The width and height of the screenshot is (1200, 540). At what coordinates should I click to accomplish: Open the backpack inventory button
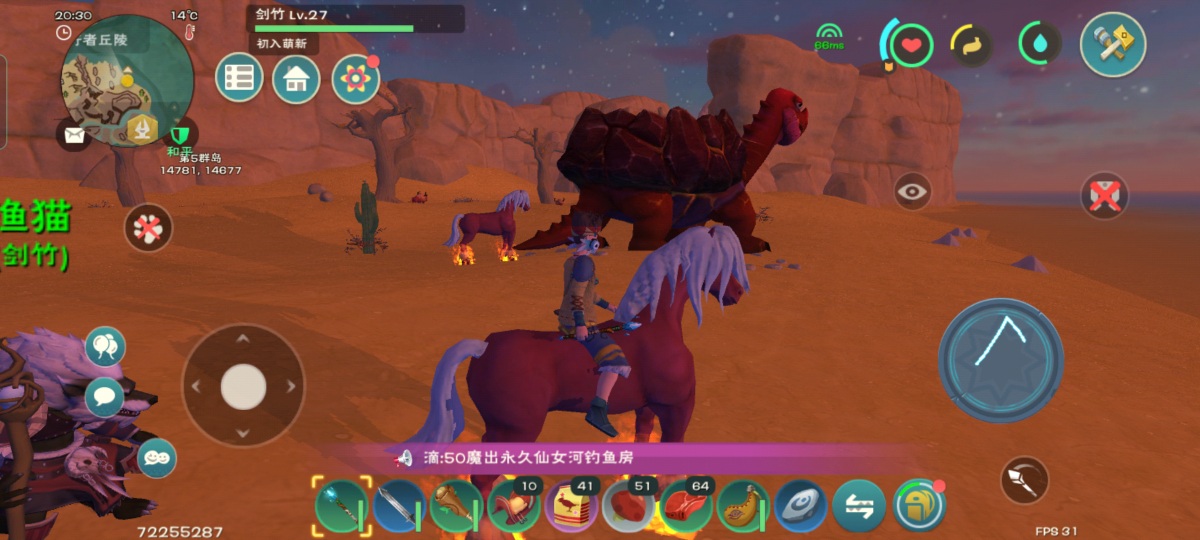[x=919, y=506]
